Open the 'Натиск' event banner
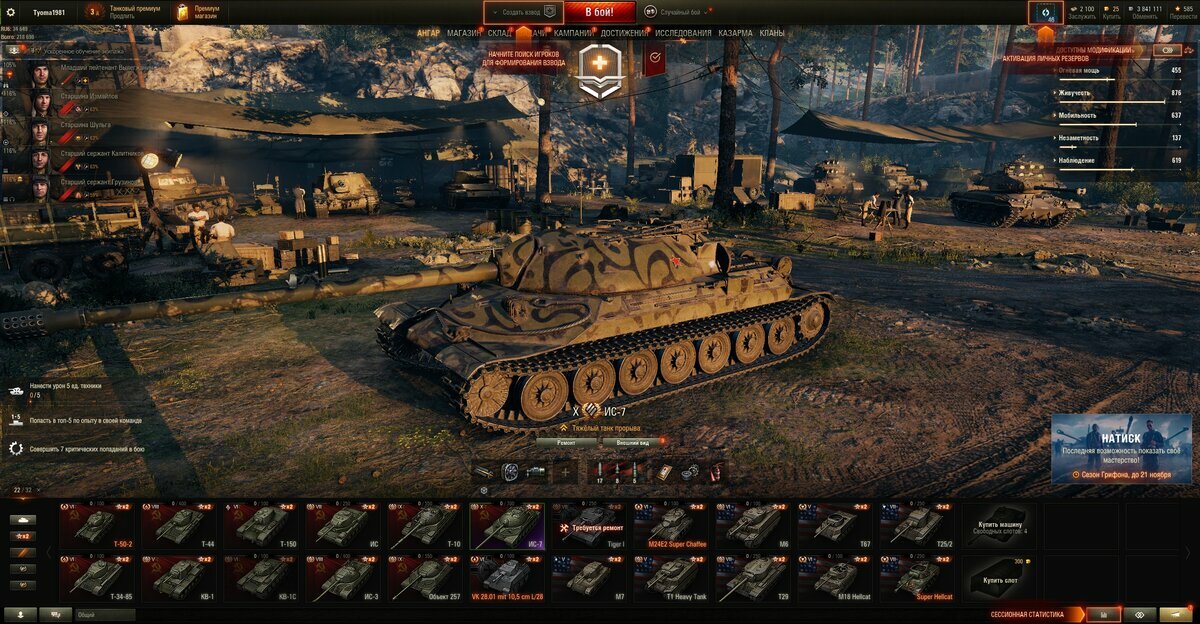The image size is (1200, 624). pos(1121,448)
